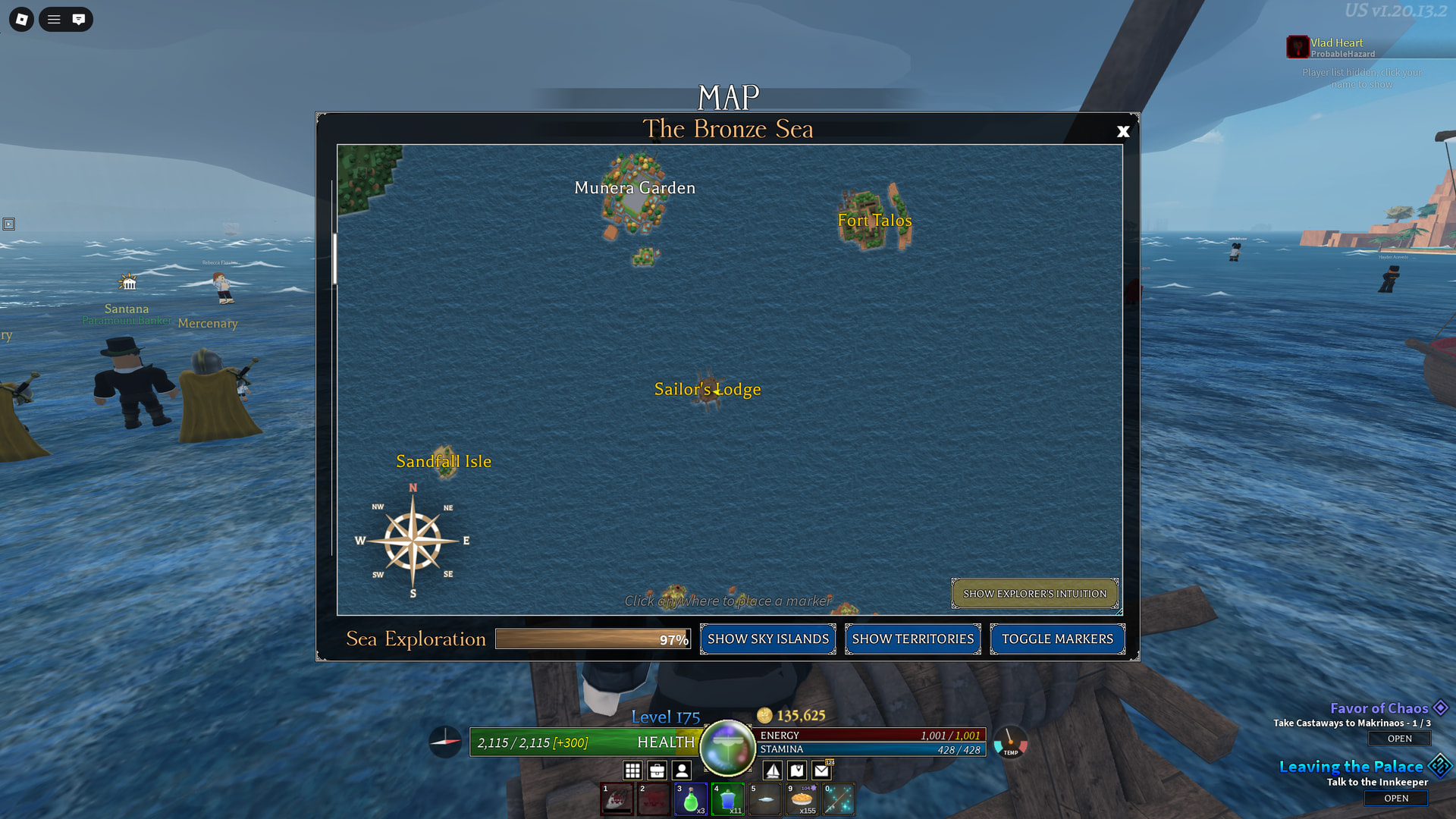The width and height of the screenshot is (1456, 819).
Task: Click the Sailor's Lodge map location
Action: [x=708, y=390]
